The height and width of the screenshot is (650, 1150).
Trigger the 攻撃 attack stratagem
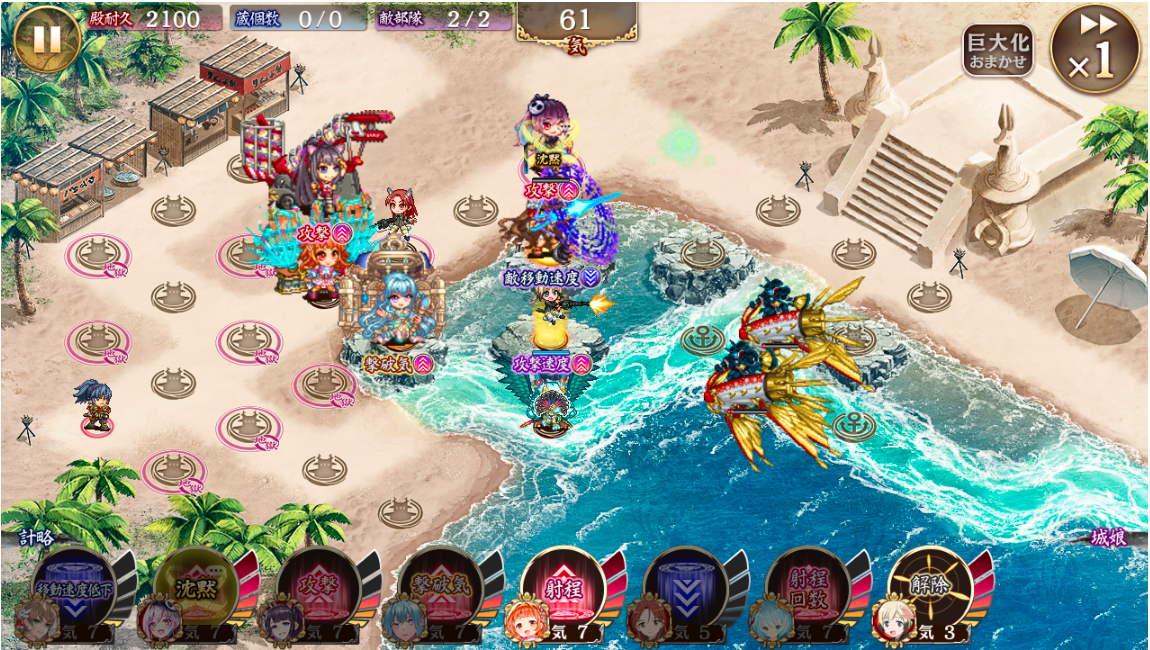pos(318,587)
